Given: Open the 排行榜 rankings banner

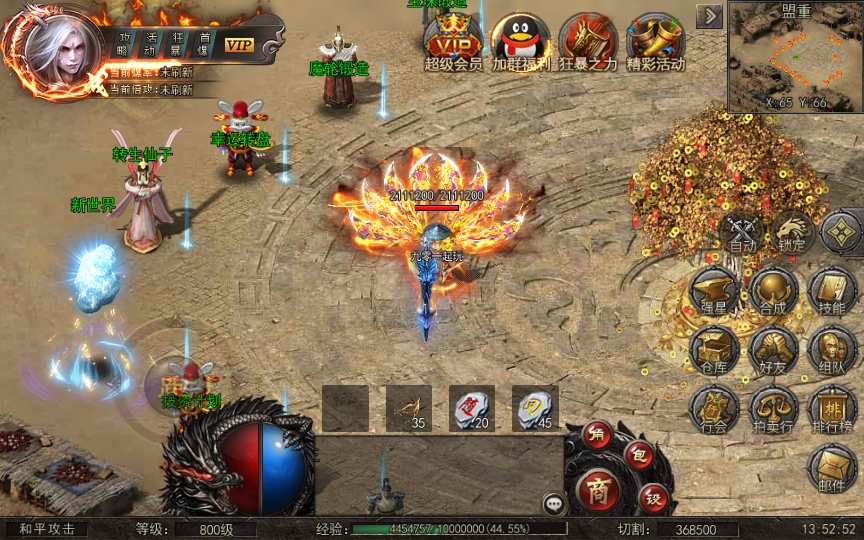Looking at the screenshot, I should coord(832,407).
